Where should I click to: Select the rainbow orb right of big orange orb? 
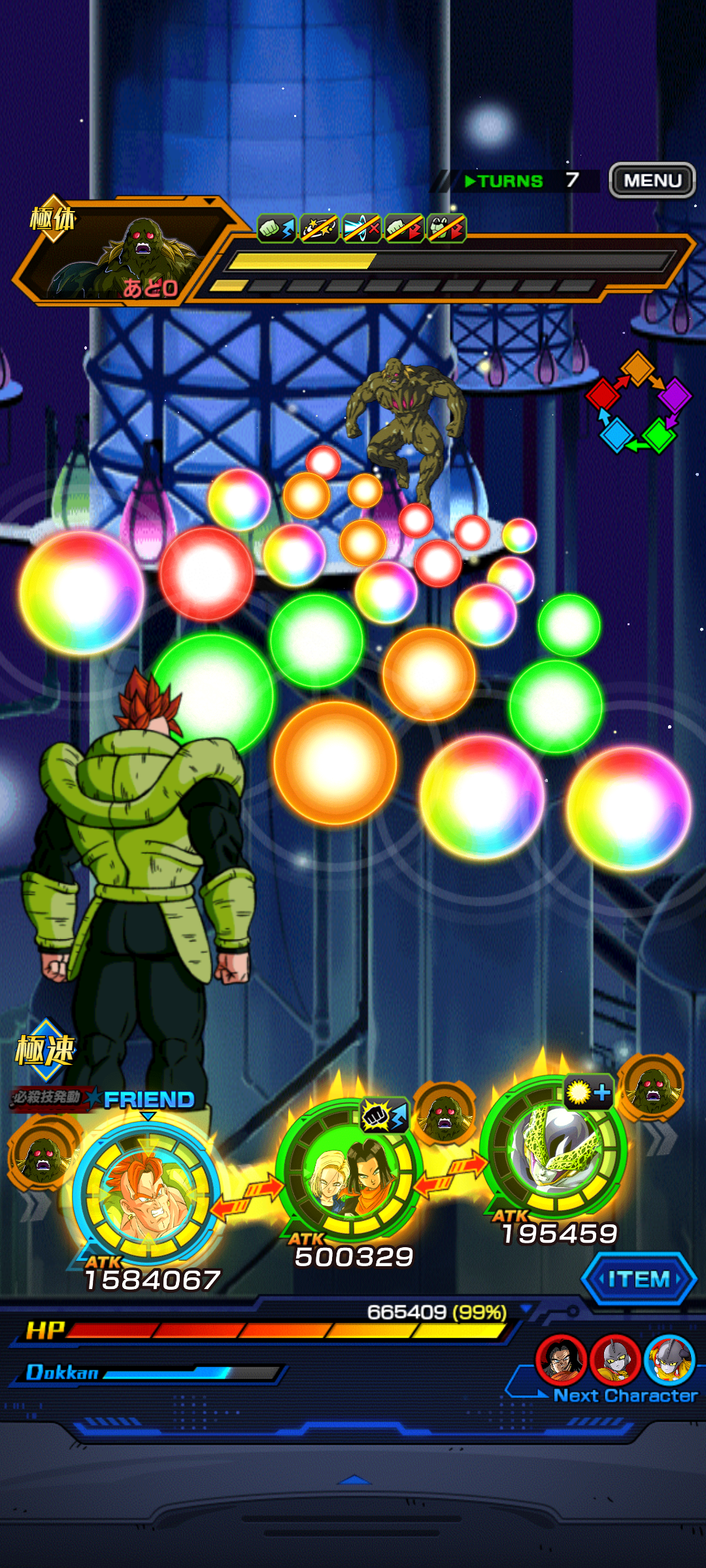pyautogui.click(x=482, y=796)
